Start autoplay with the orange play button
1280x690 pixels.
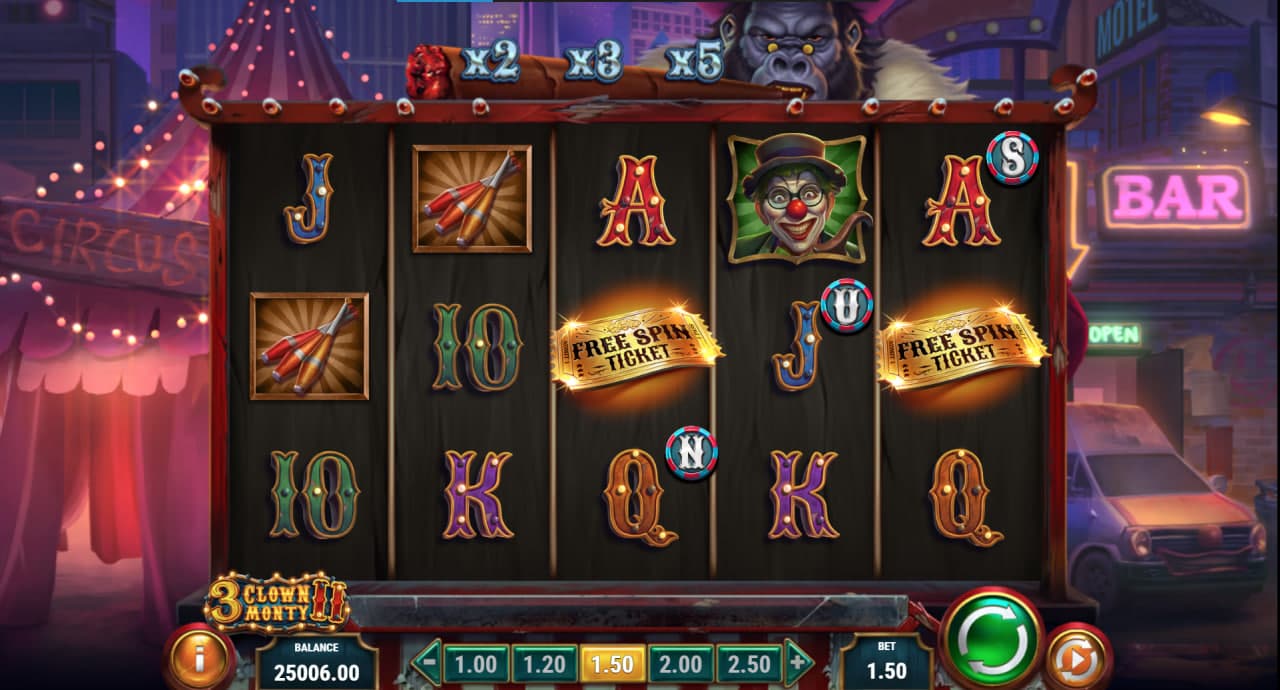coord(1078,658)
